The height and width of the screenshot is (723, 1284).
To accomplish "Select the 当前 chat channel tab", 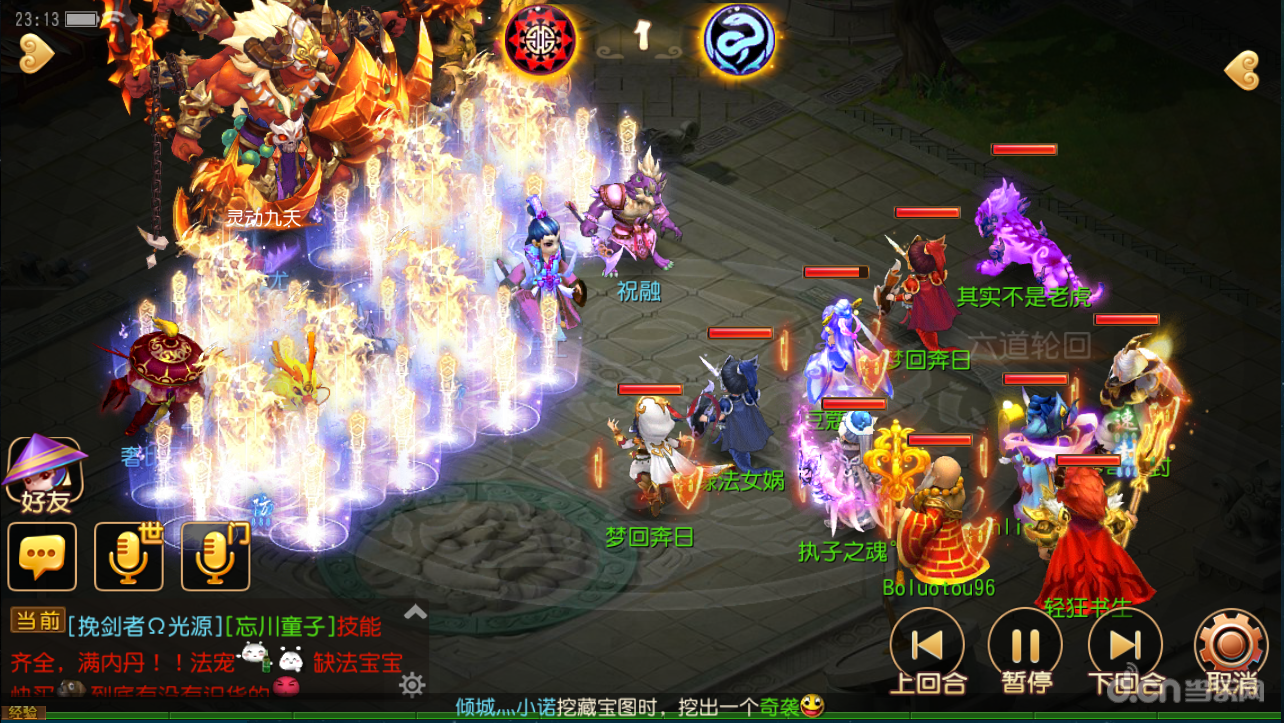I will pos(37,621).
